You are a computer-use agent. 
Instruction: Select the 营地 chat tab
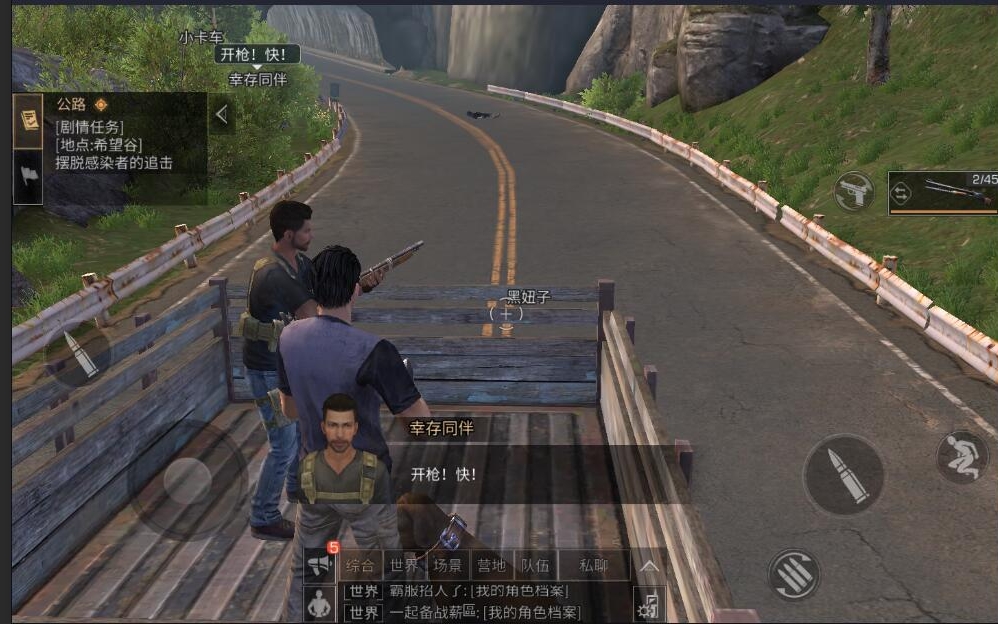tap(490, 565)
